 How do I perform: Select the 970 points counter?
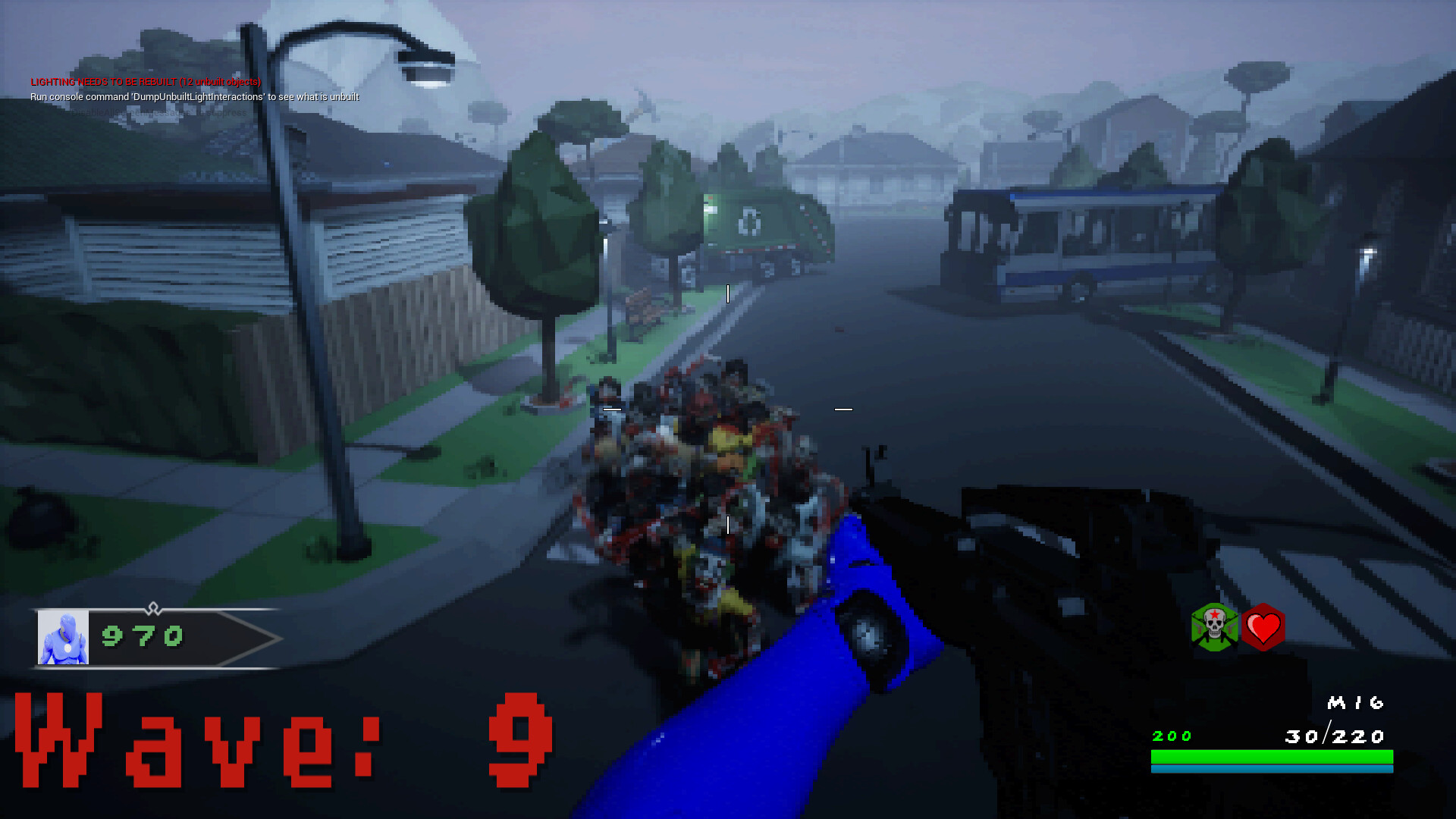(x=140, y=637)
